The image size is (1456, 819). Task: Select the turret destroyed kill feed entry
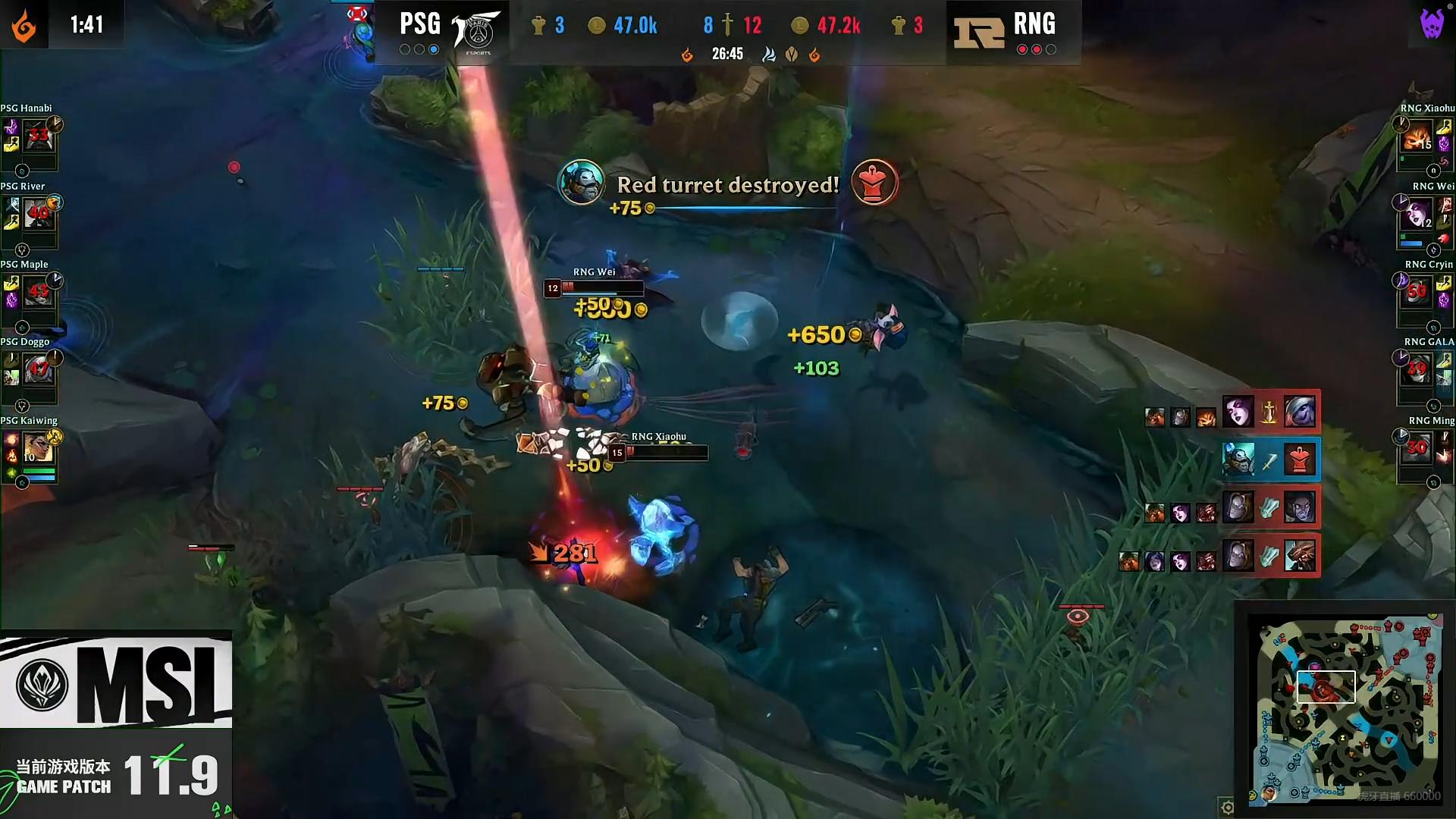[x=1271, y=460]
